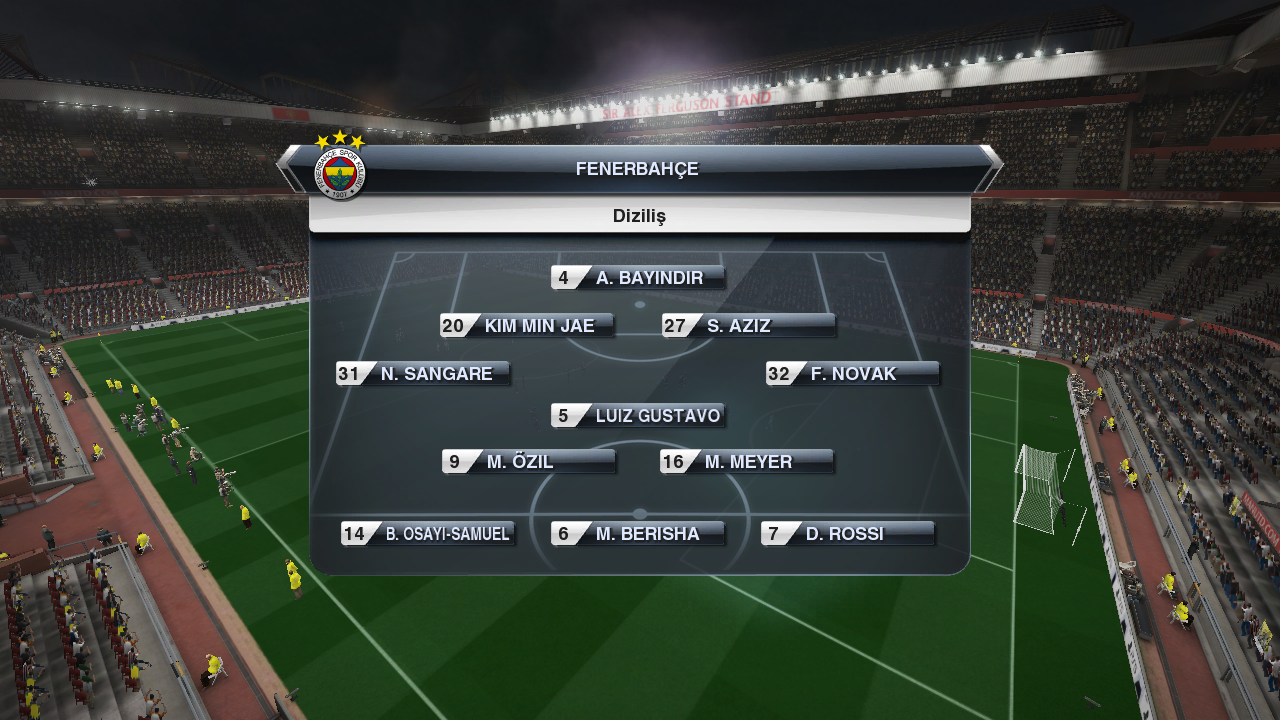Select B. Osayi-Samuel's name plate

[428, 534]
